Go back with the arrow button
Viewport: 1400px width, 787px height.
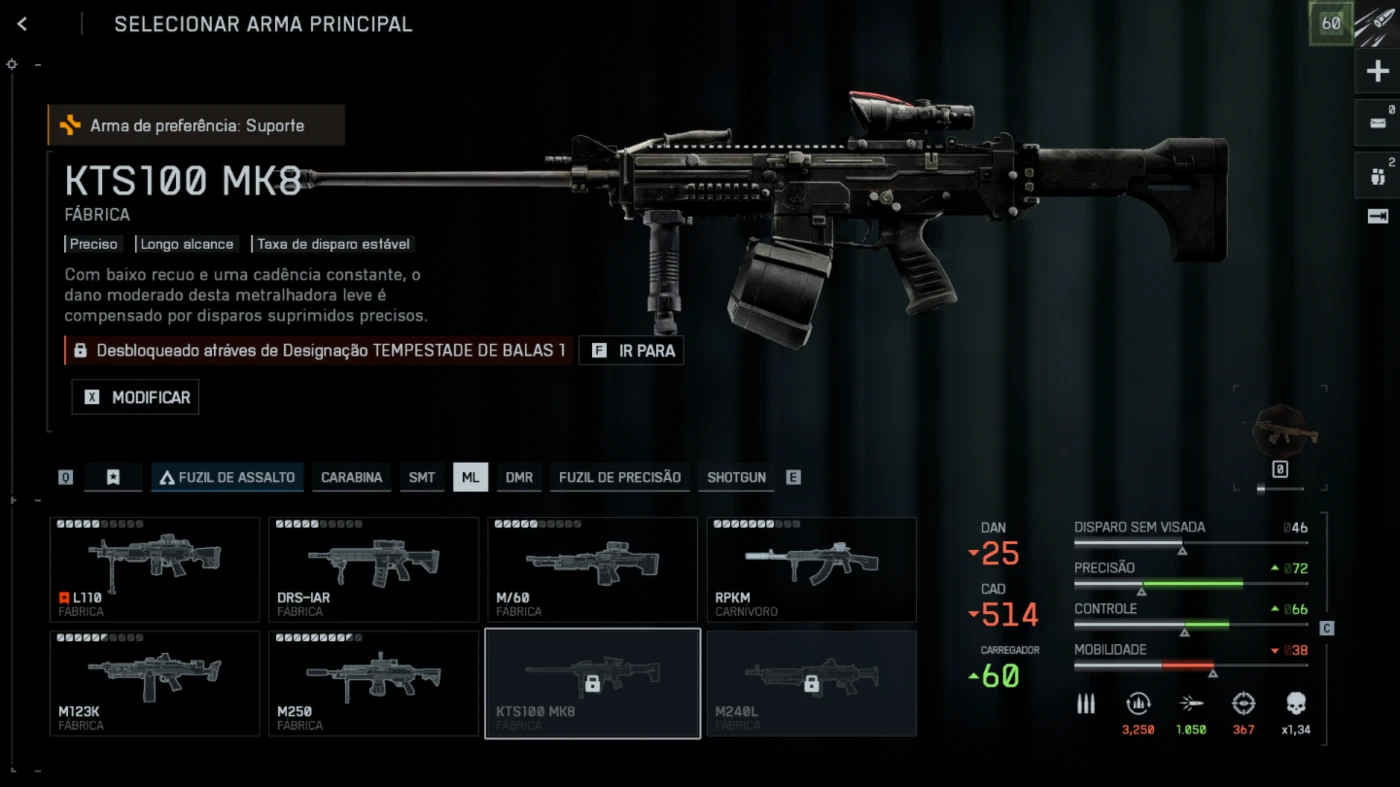tap(22, 24)
